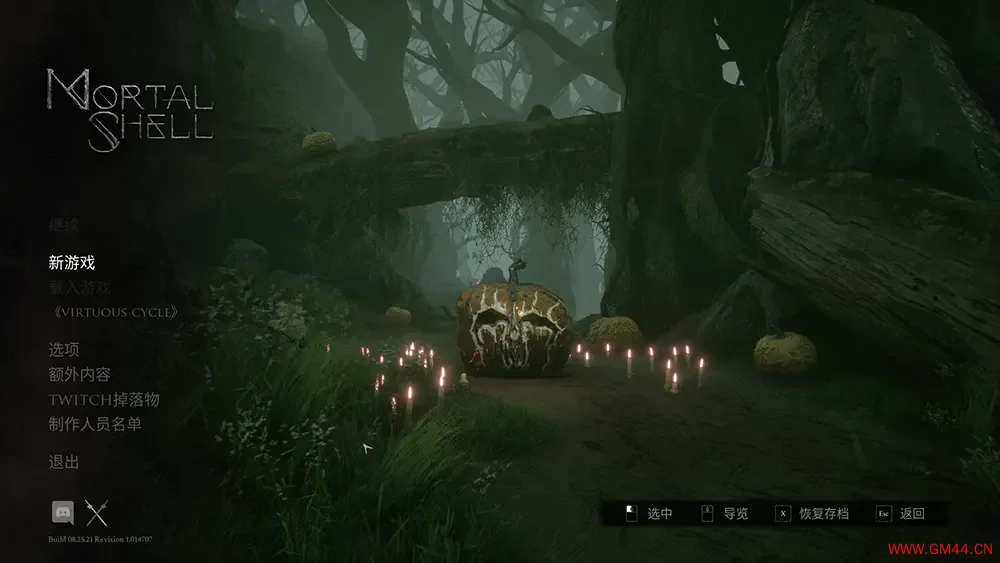Viewport: 1000px width, 563px height.
Task: Quit the game with 退出
Action: click(64, 462)
